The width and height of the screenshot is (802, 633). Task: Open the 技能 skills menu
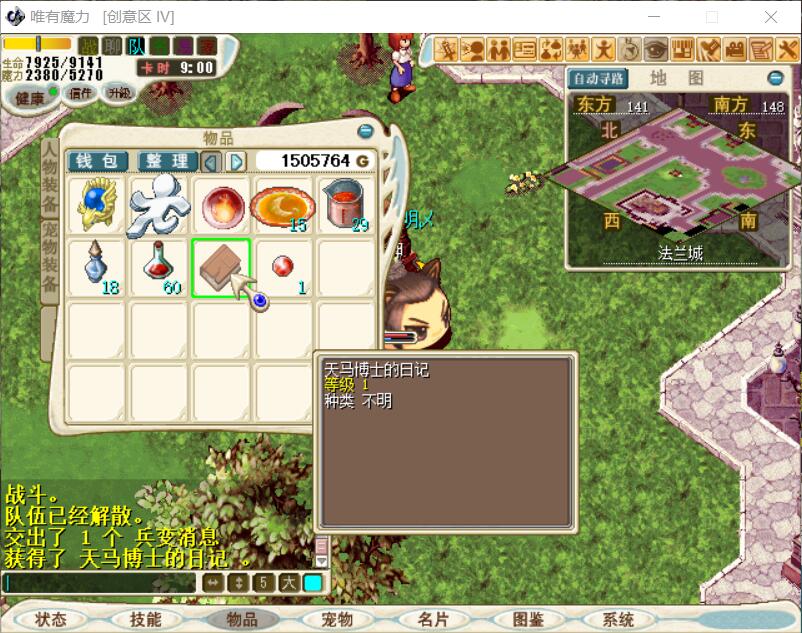pos(145,619)
